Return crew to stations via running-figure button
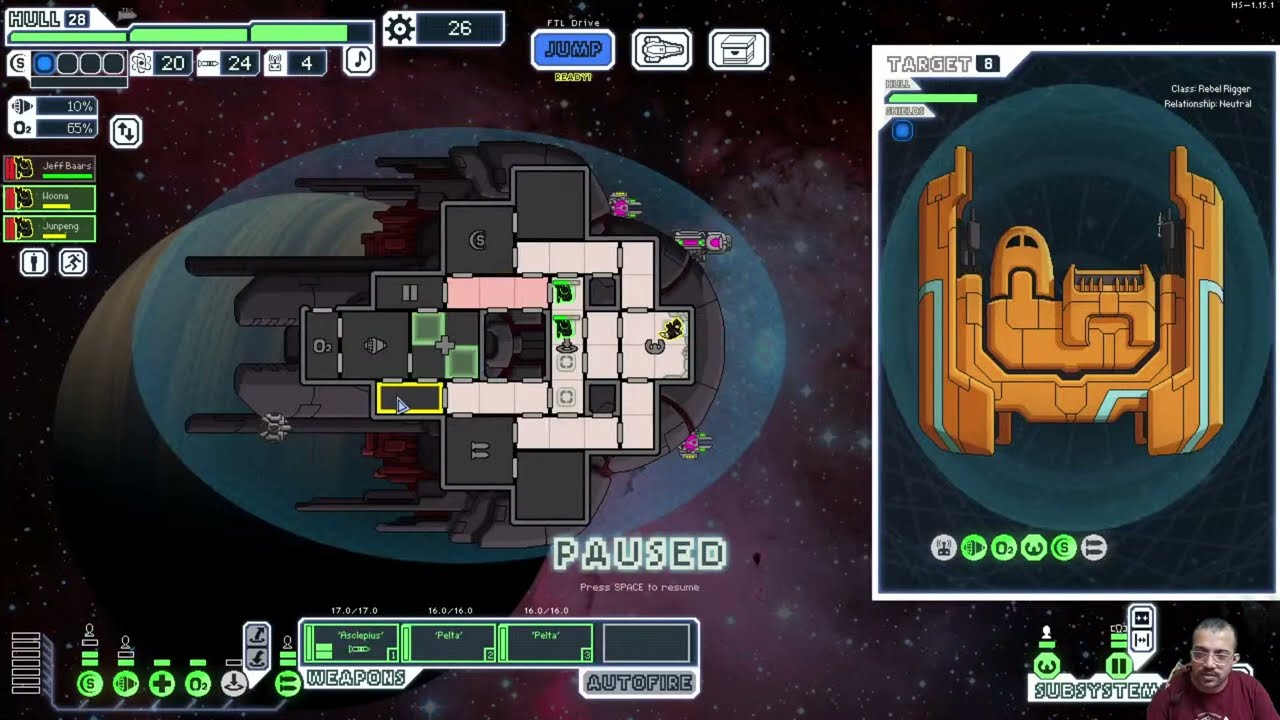1280x720 pixels. click(73, 262)
